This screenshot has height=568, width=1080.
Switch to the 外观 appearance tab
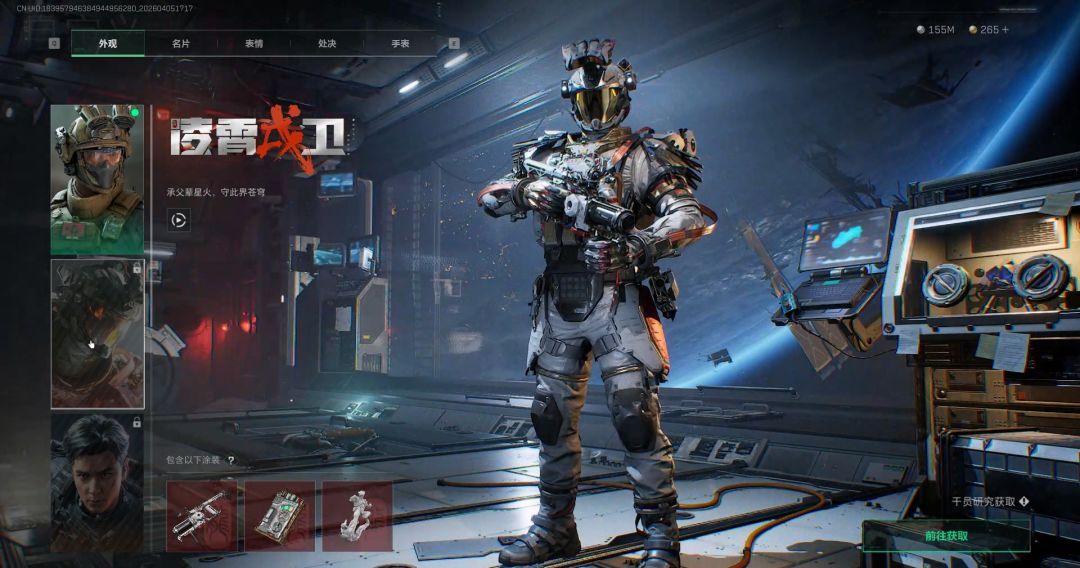[108, 44]
